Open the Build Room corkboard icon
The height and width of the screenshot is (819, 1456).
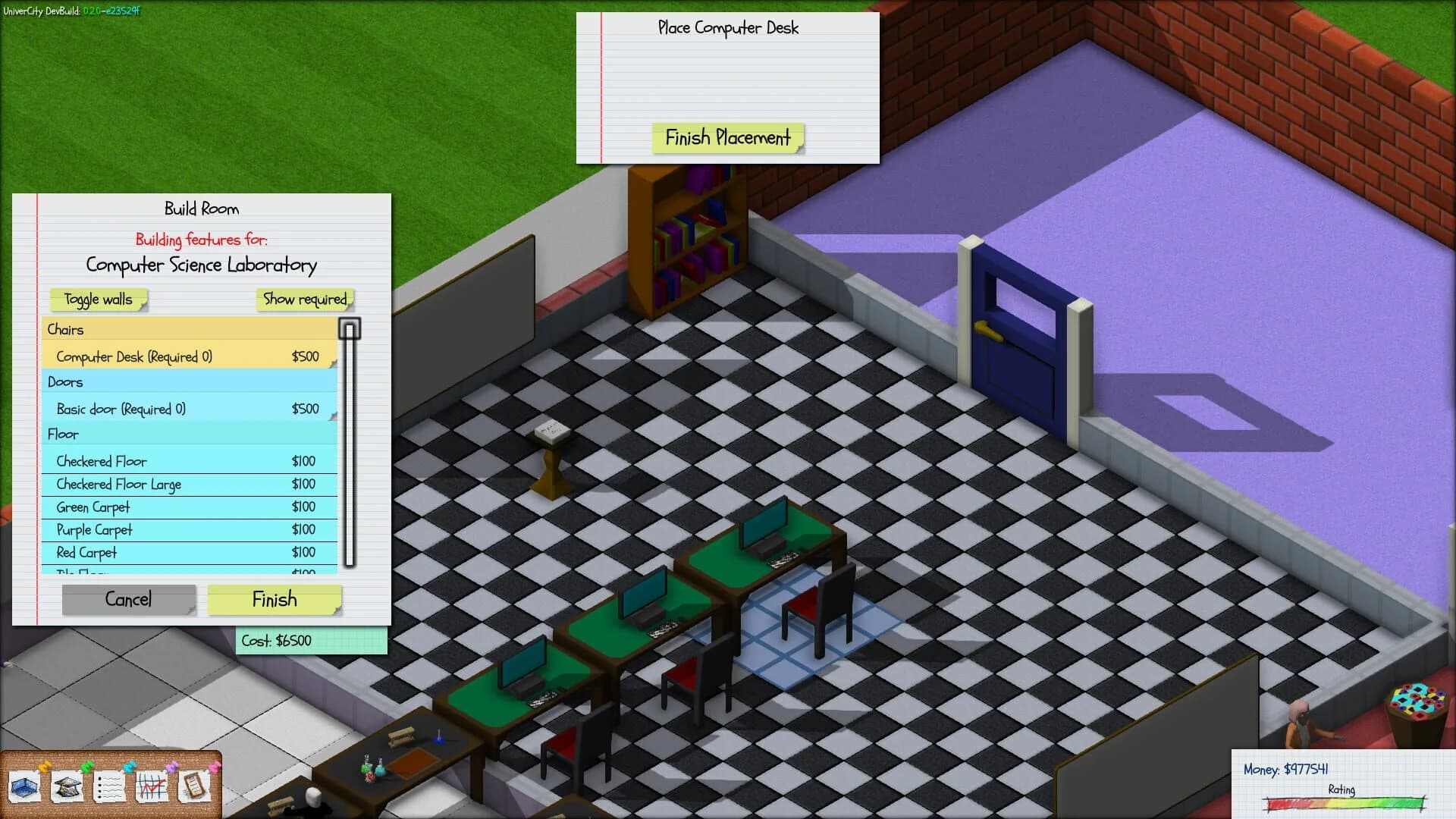(x=25, y=787)
